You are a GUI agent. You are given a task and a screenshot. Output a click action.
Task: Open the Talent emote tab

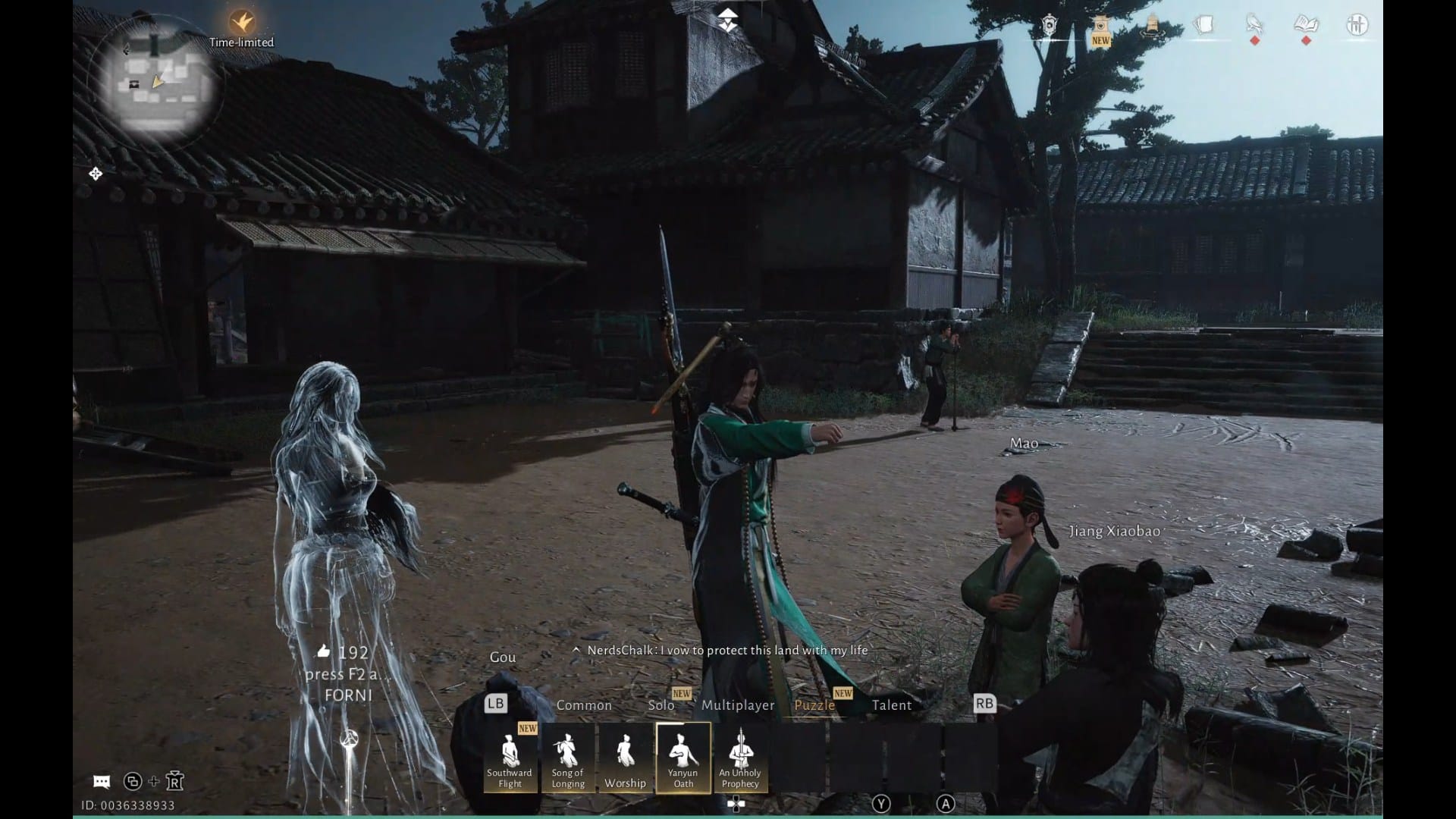[x=893, y=704]
